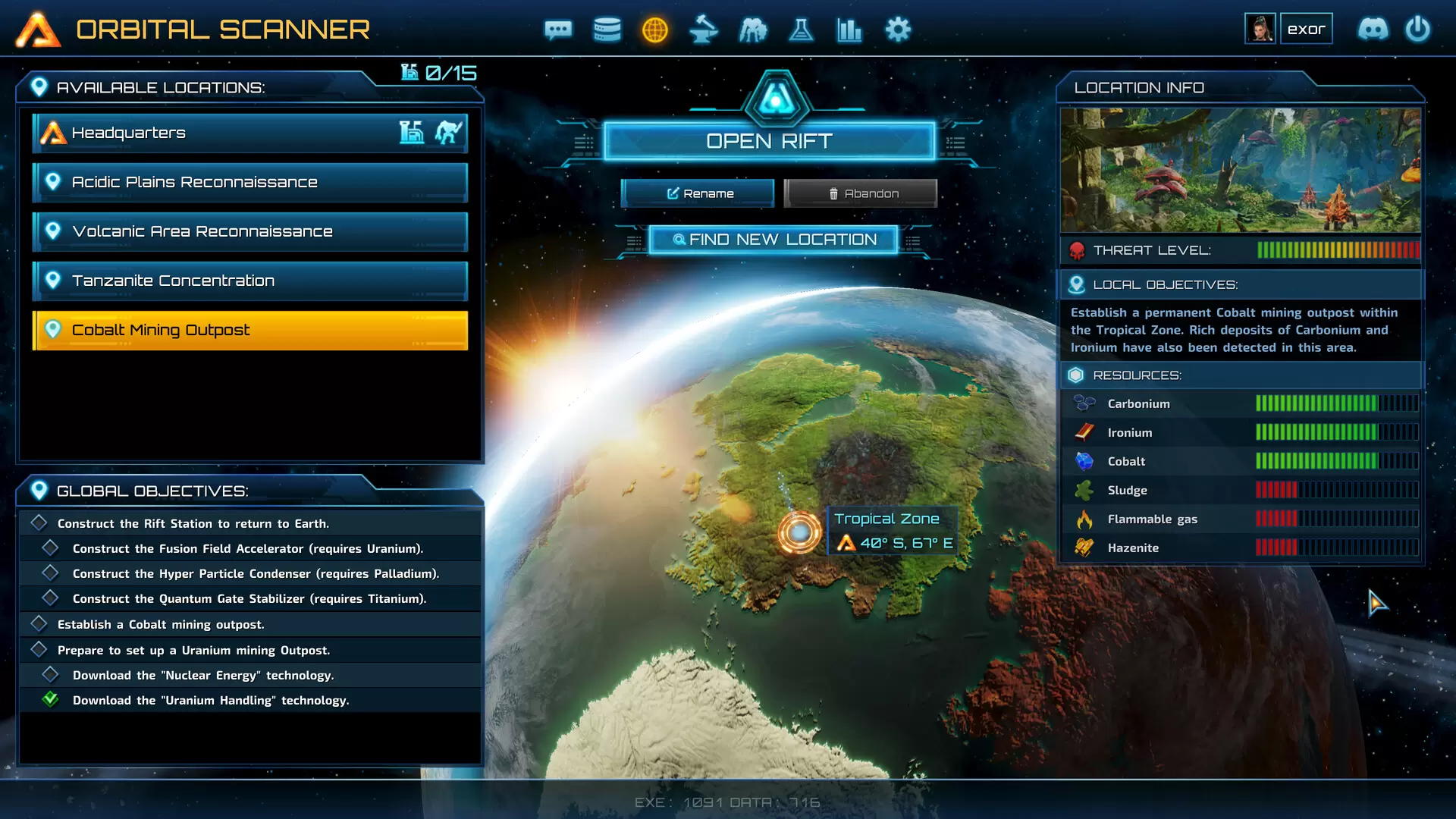The height and width of the screenshot is (819, 1456).
Task: Rename the selected location
Action: pyautogui.click(x=698, y=193)
